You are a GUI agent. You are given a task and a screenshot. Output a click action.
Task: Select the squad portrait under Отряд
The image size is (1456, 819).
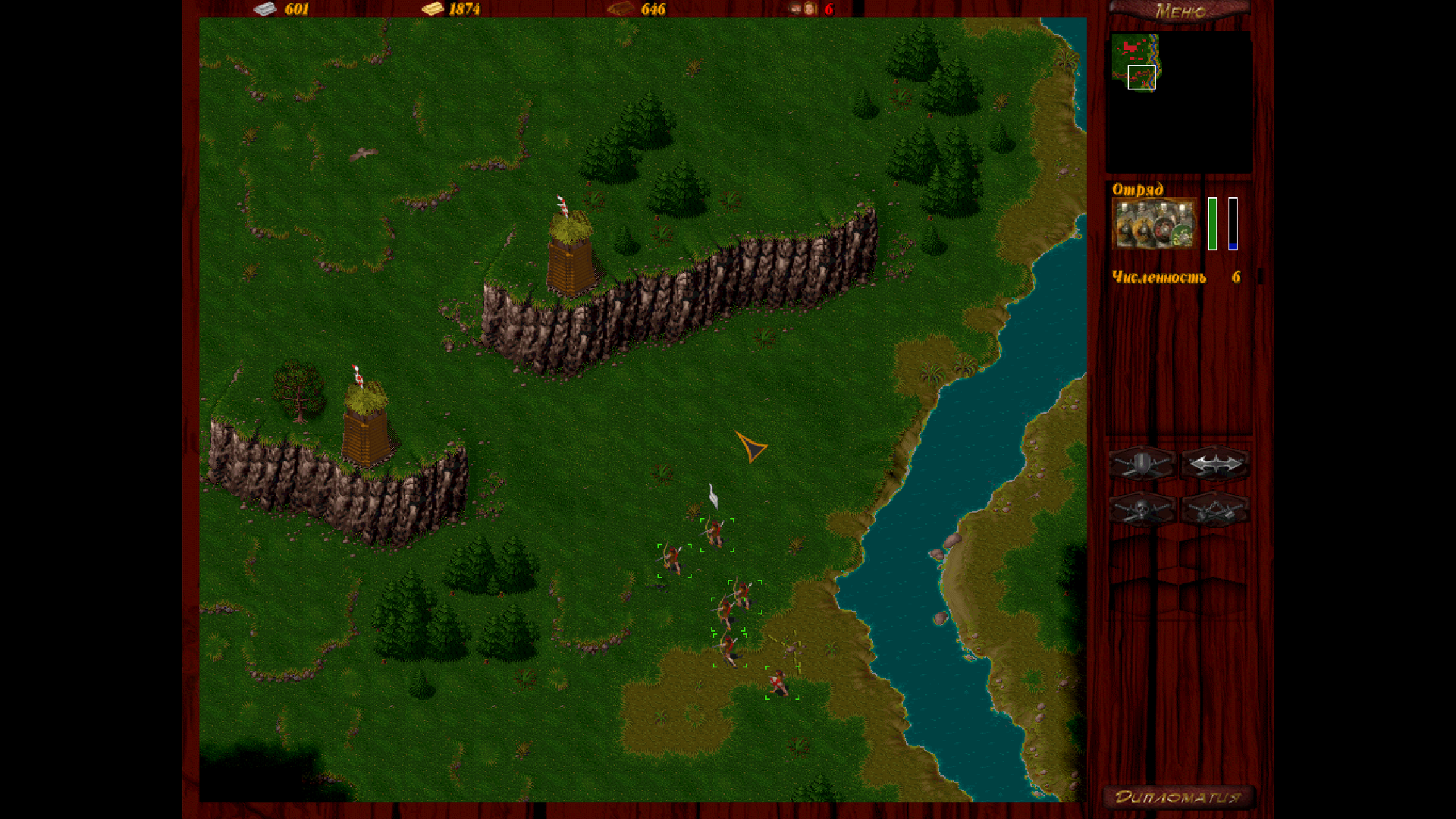pos(1153,224)
